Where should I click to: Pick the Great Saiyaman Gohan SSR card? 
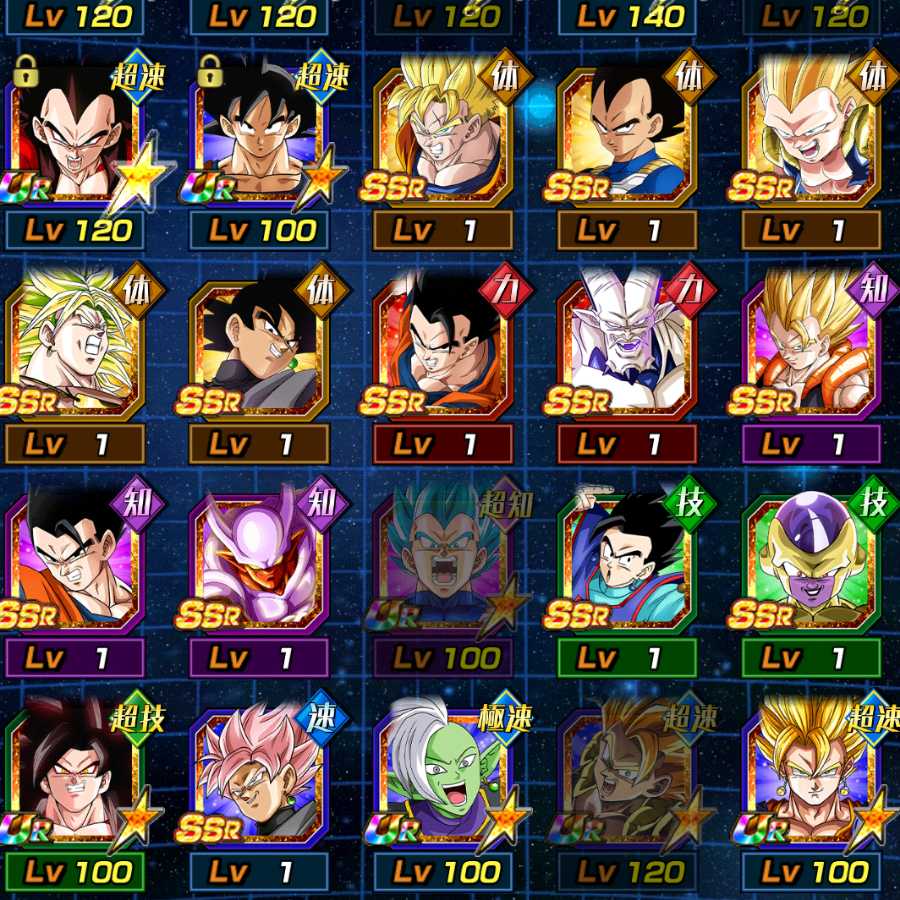(628, 562)
